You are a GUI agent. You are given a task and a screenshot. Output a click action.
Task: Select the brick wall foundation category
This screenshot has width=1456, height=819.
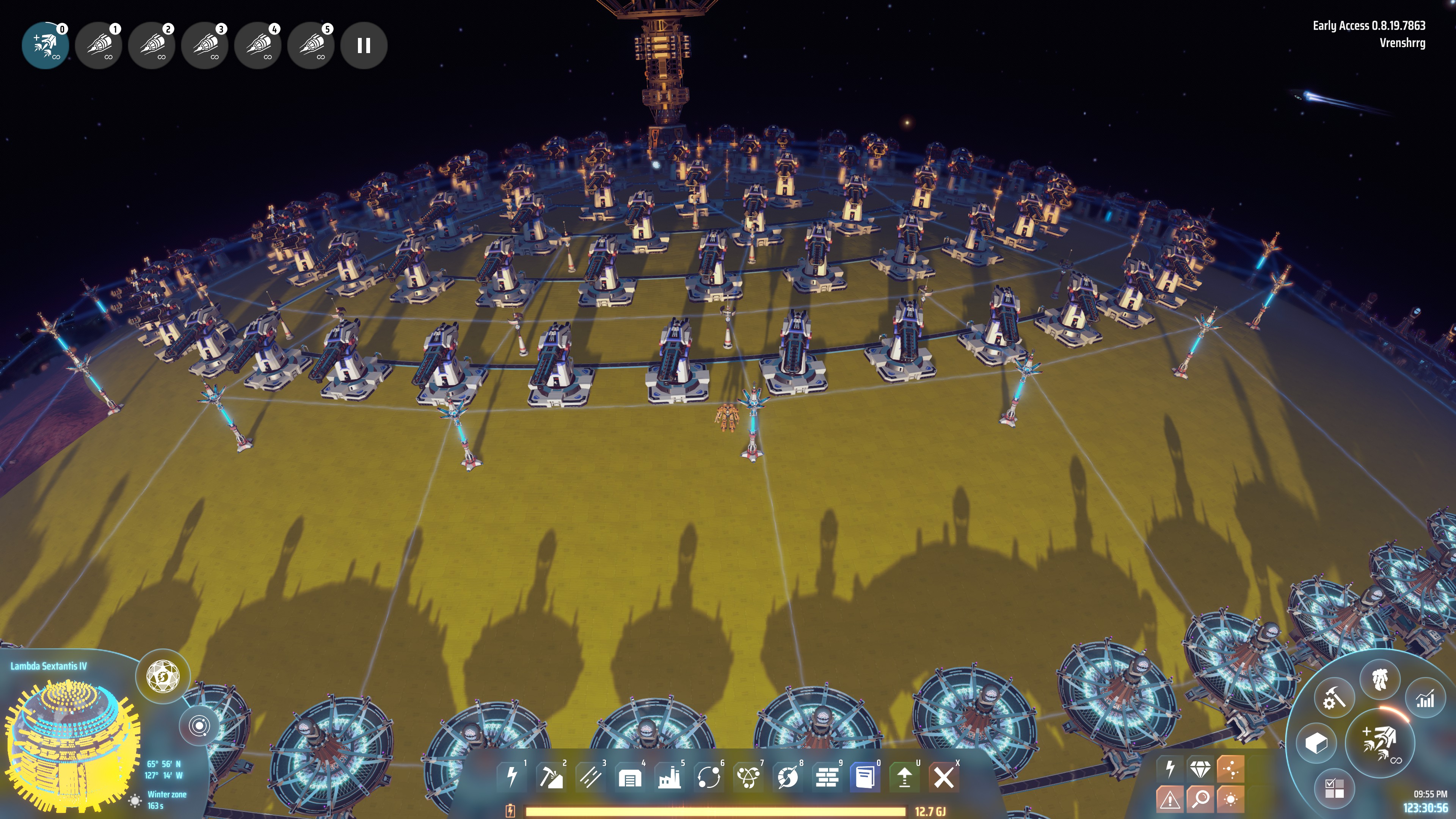point(827,778)
